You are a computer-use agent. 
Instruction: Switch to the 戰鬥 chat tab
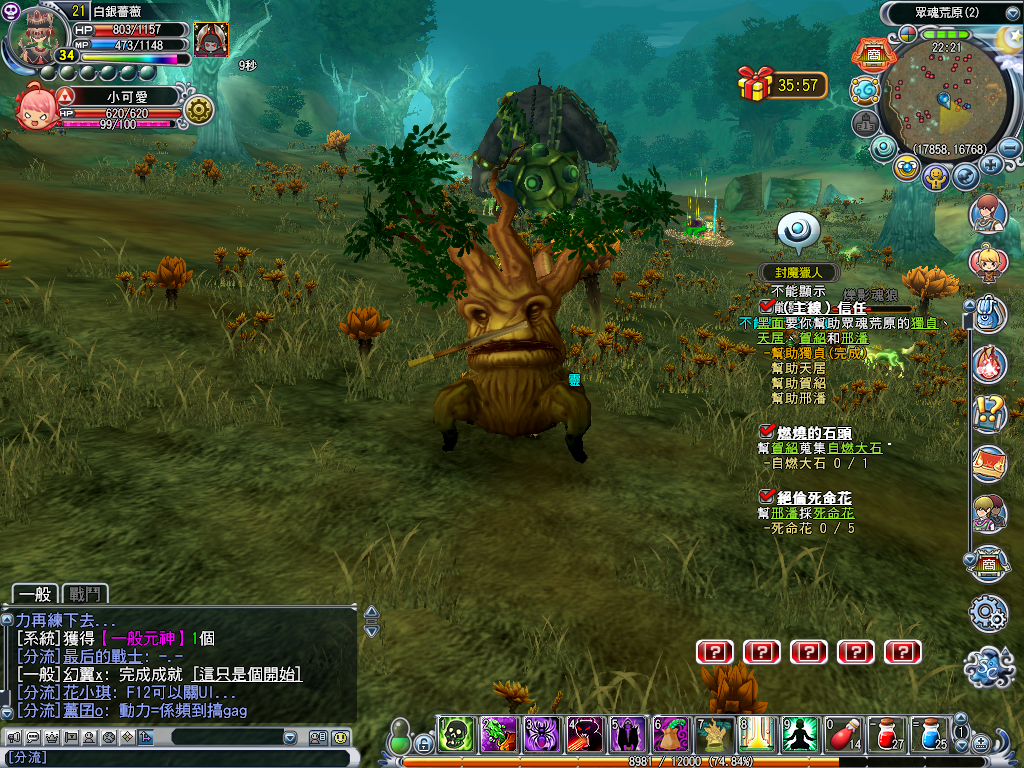[x=85, y=594]
